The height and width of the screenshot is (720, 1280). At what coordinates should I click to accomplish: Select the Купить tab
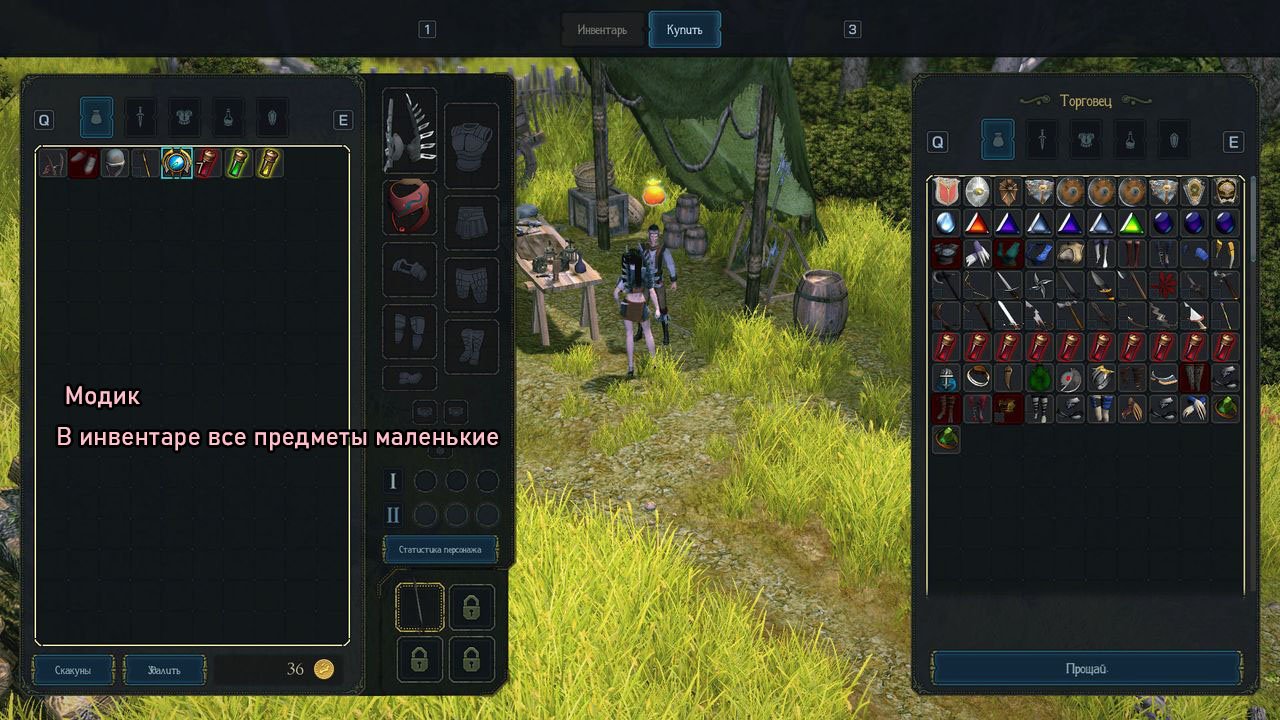tap(685, 30)
